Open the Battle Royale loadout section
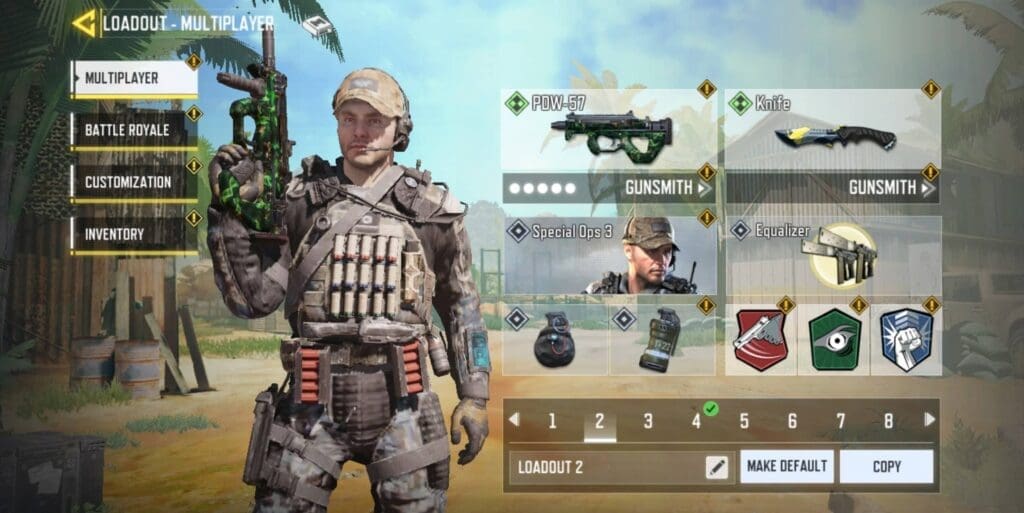 134,130
